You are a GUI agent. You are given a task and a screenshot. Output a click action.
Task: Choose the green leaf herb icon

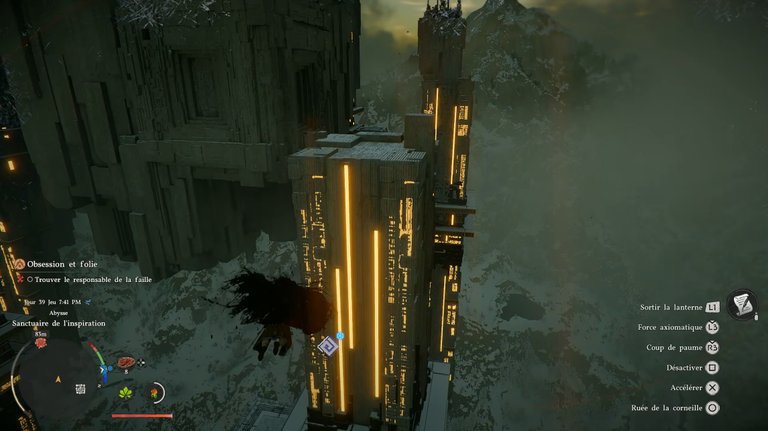coord(126,393)
